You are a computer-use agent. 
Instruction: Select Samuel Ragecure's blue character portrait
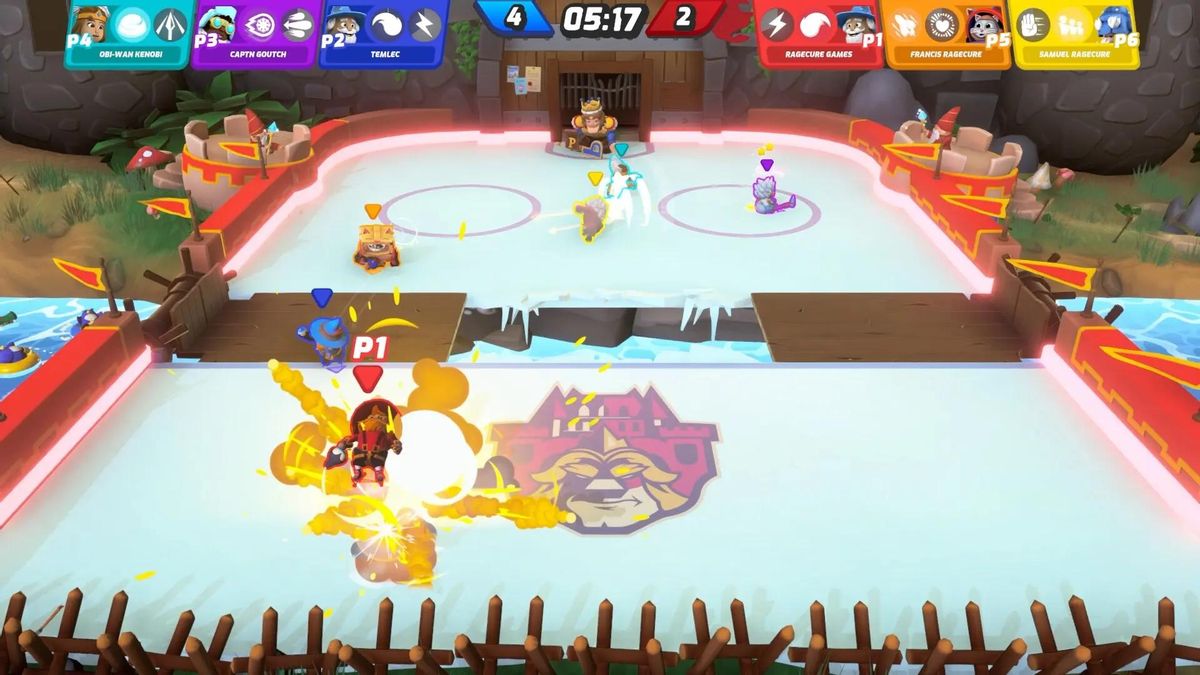(x=1112, y=24)
